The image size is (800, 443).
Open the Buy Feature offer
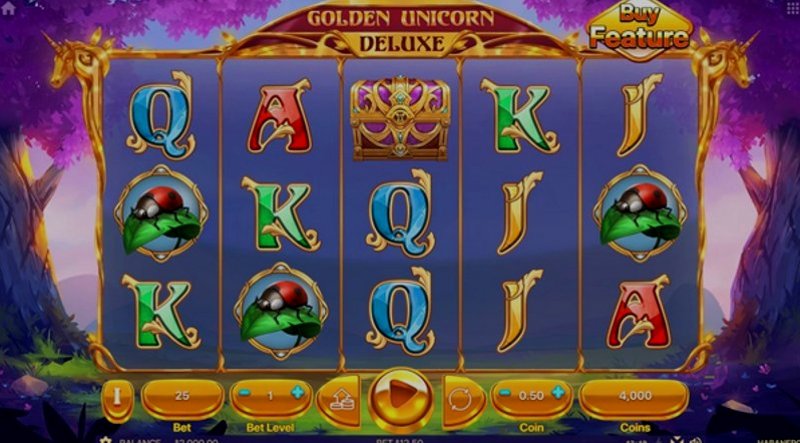639,30
